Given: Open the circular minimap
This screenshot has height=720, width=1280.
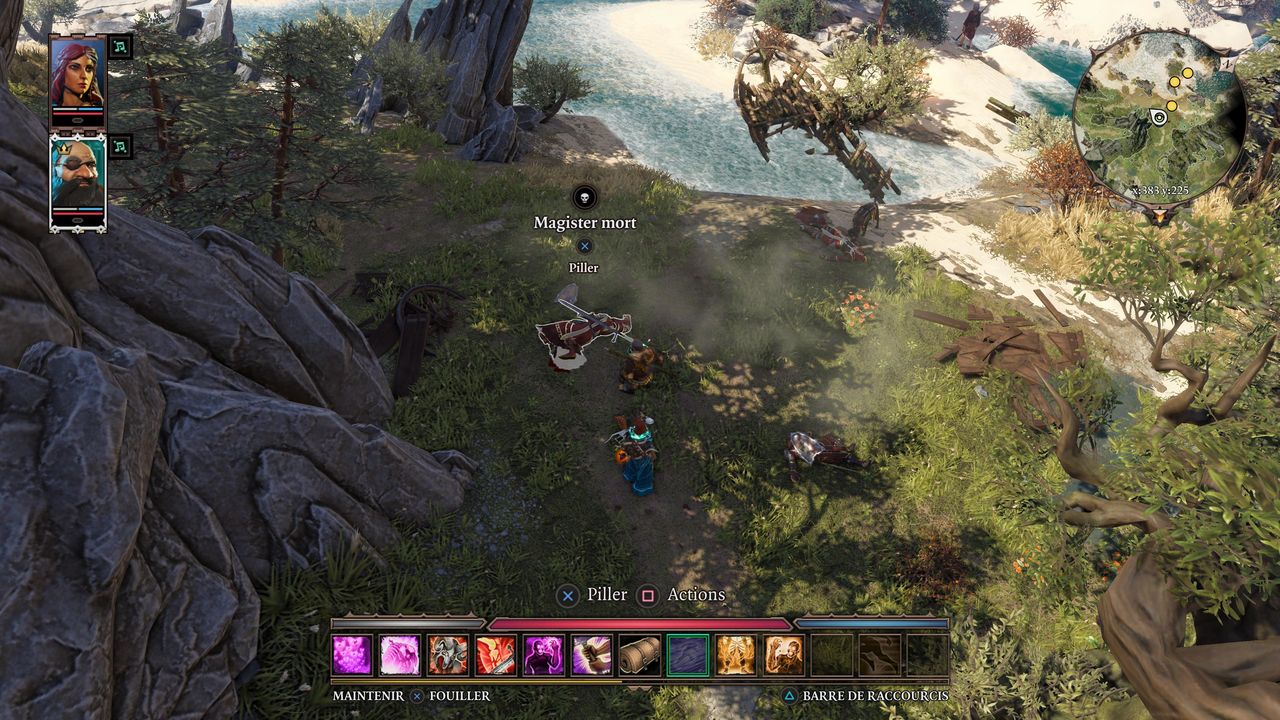Looking at the screenshot, I should (1158, 117).
